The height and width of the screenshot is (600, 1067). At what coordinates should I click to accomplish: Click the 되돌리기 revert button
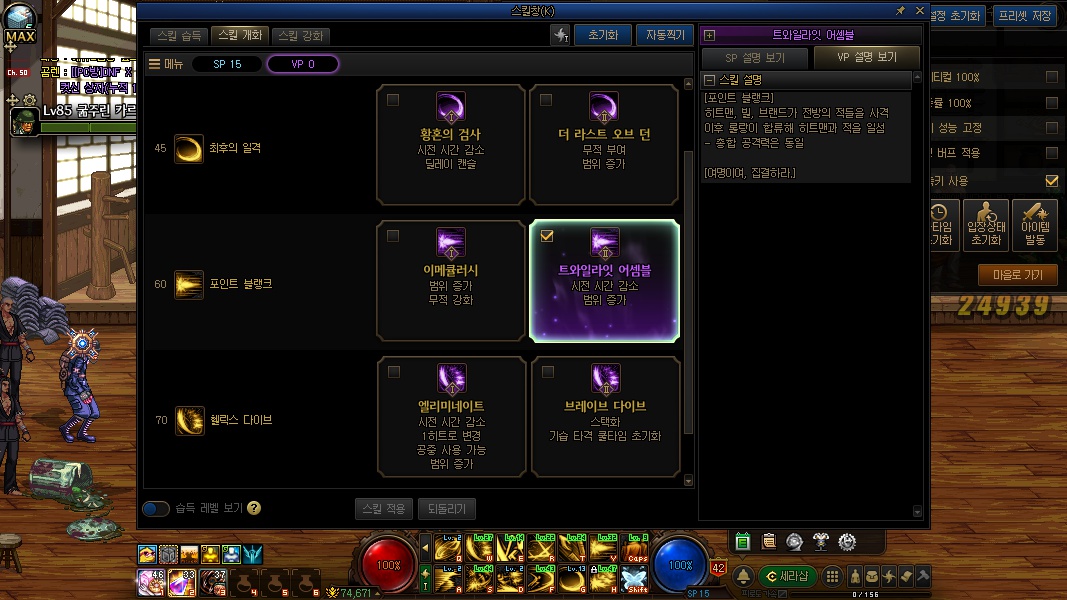446,509
